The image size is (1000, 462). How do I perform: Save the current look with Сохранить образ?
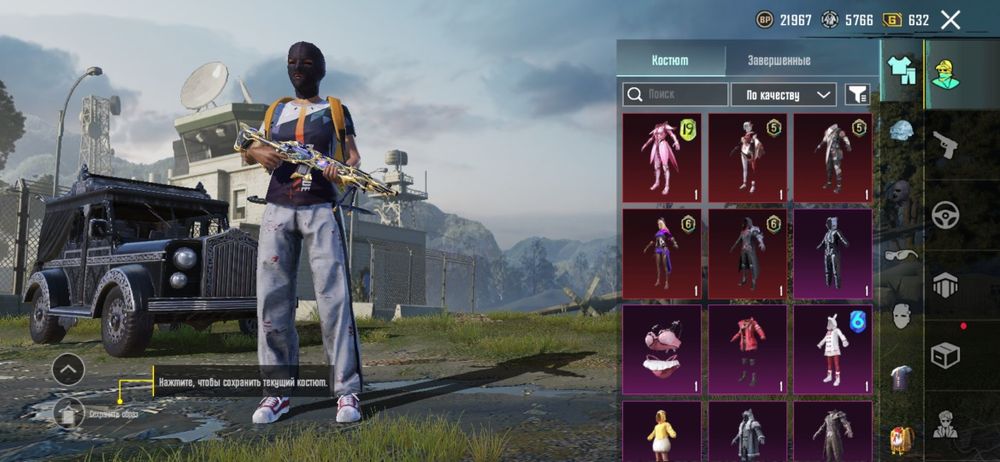[x=68, y=411]
